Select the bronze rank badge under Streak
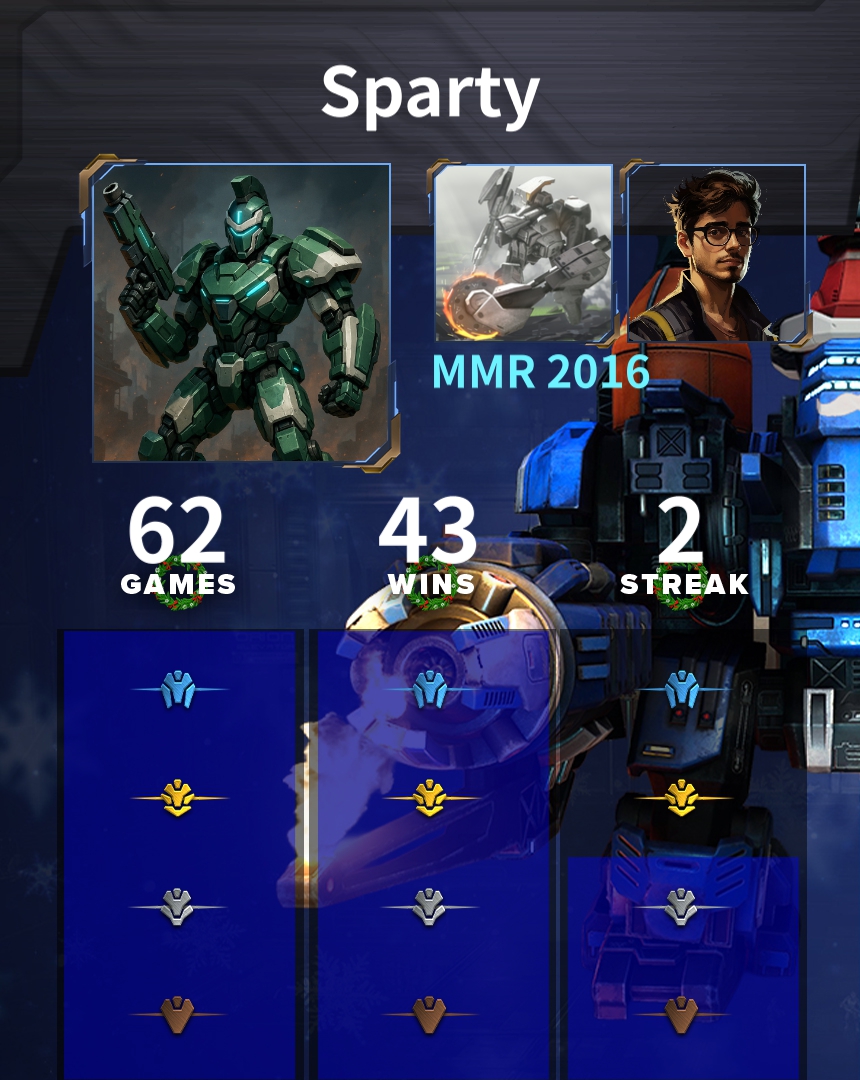Viewport: 860px width, 1080px height. [681, 1014]
